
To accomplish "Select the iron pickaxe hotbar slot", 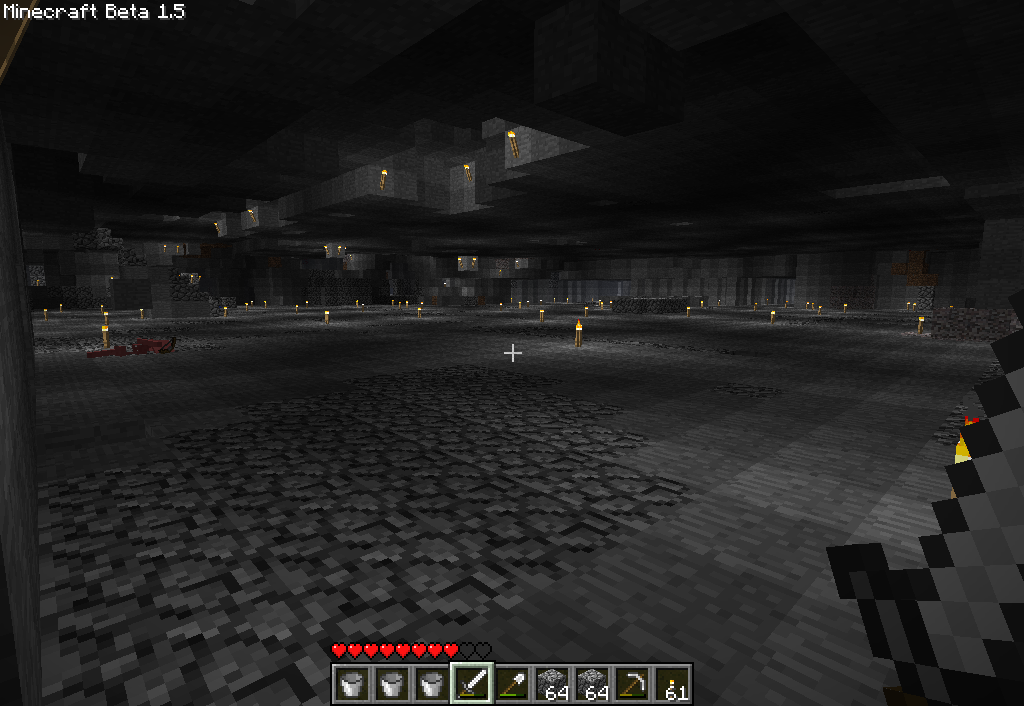I will tap(632, 684).
